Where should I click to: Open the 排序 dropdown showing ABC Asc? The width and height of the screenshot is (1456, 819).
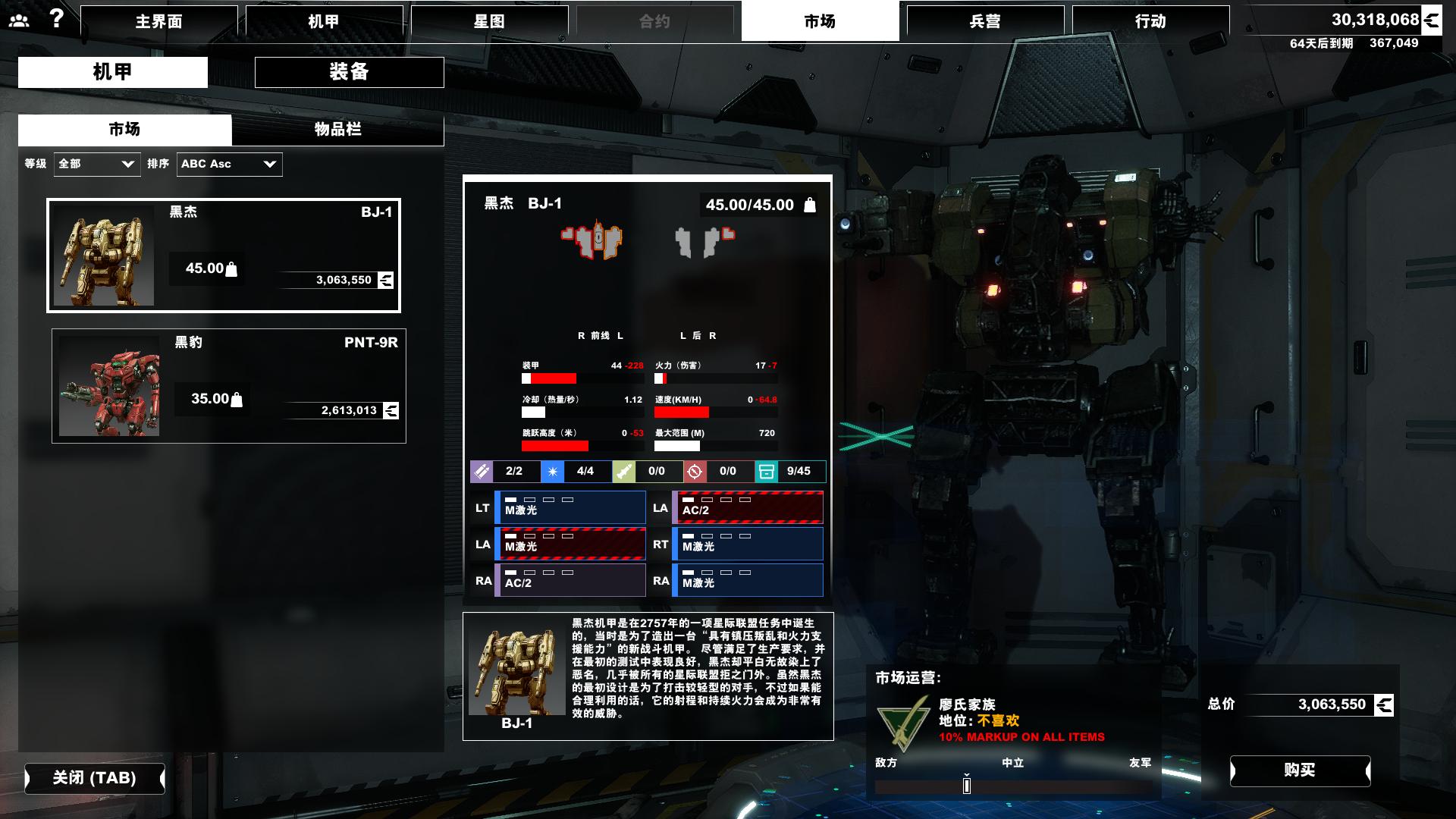(x=227, y=164)
